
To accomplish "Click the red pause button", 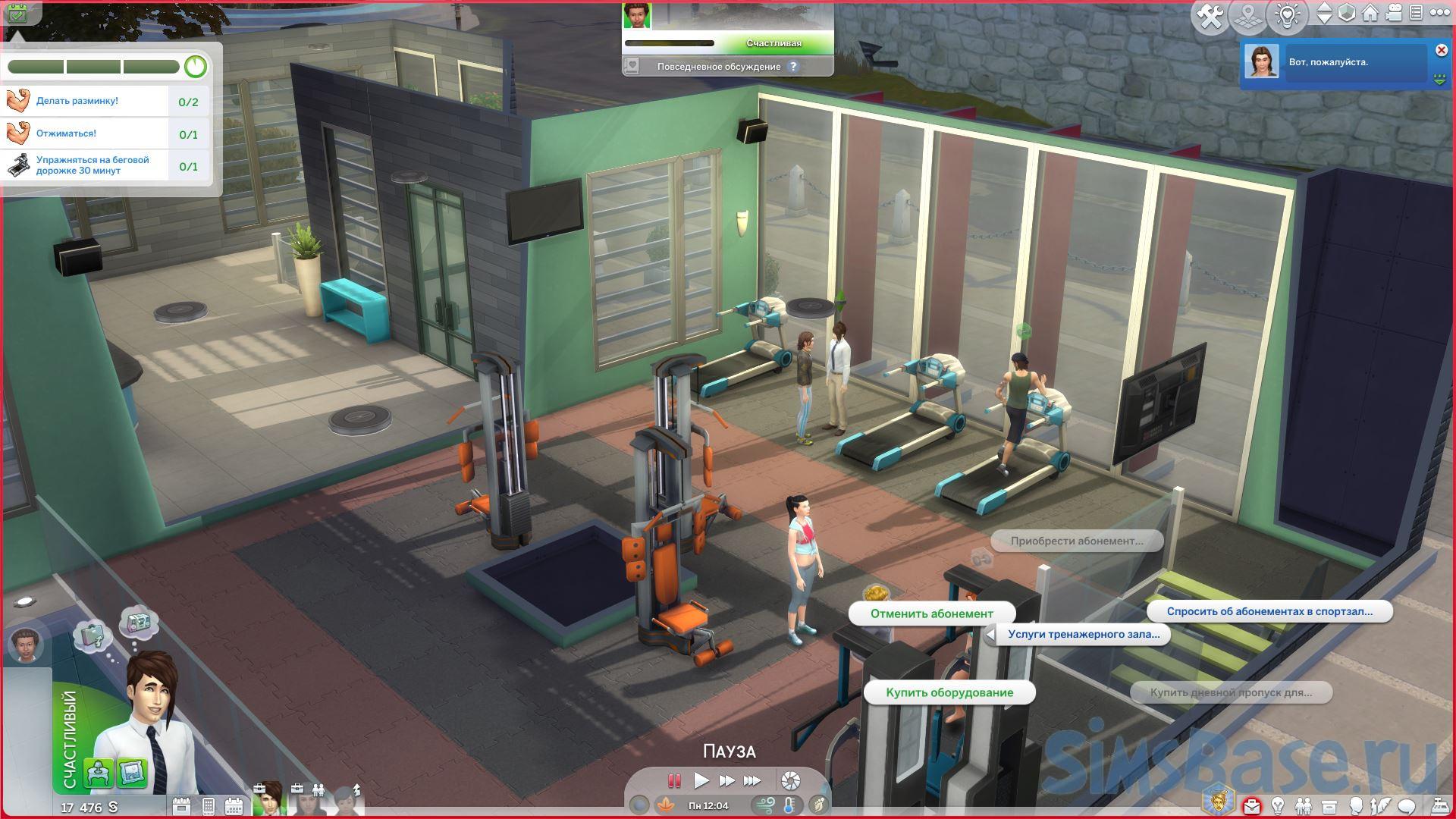I will click(x=674, y=780).
